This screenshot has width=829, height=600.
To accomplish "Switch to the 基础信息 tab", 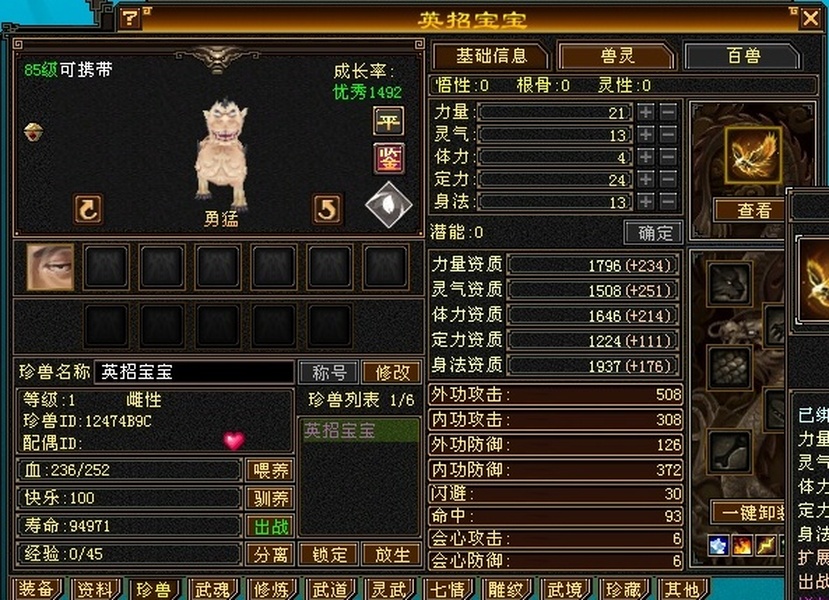I will click(x=488, y=56).
